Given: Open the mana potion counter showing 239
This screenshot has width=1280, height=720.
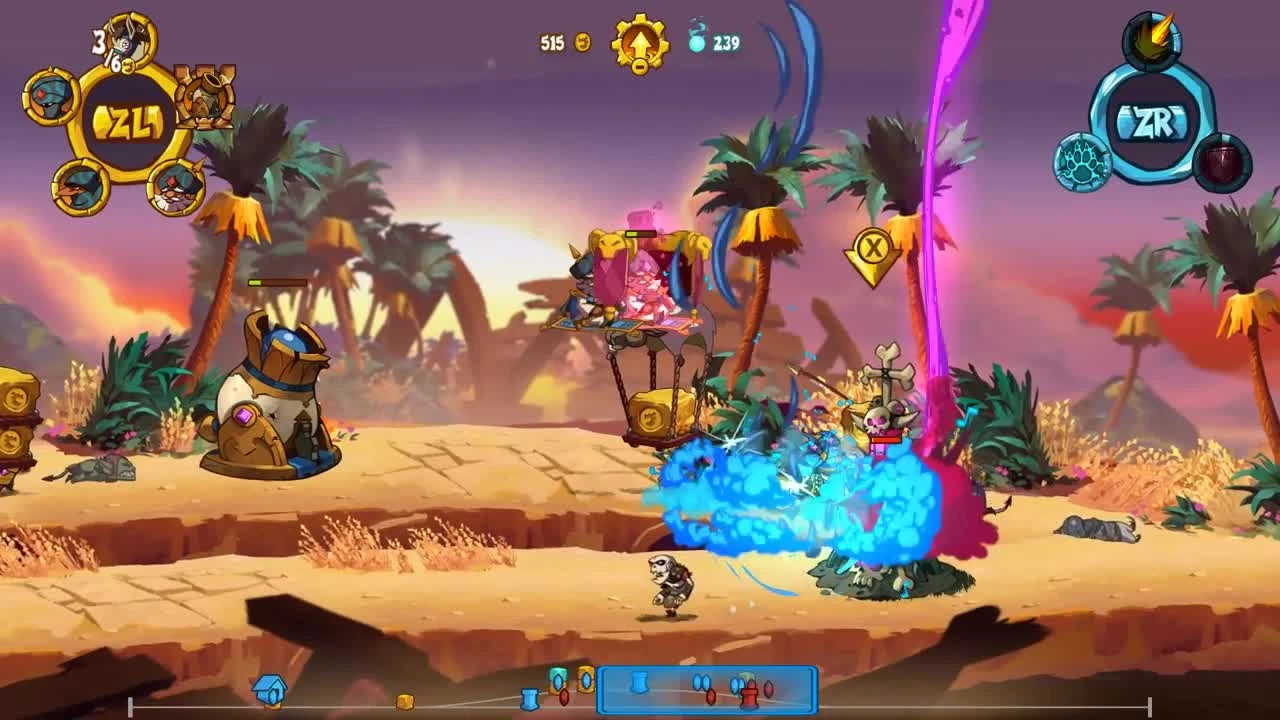Looking at the screenshot, I should tap(712, 42).
